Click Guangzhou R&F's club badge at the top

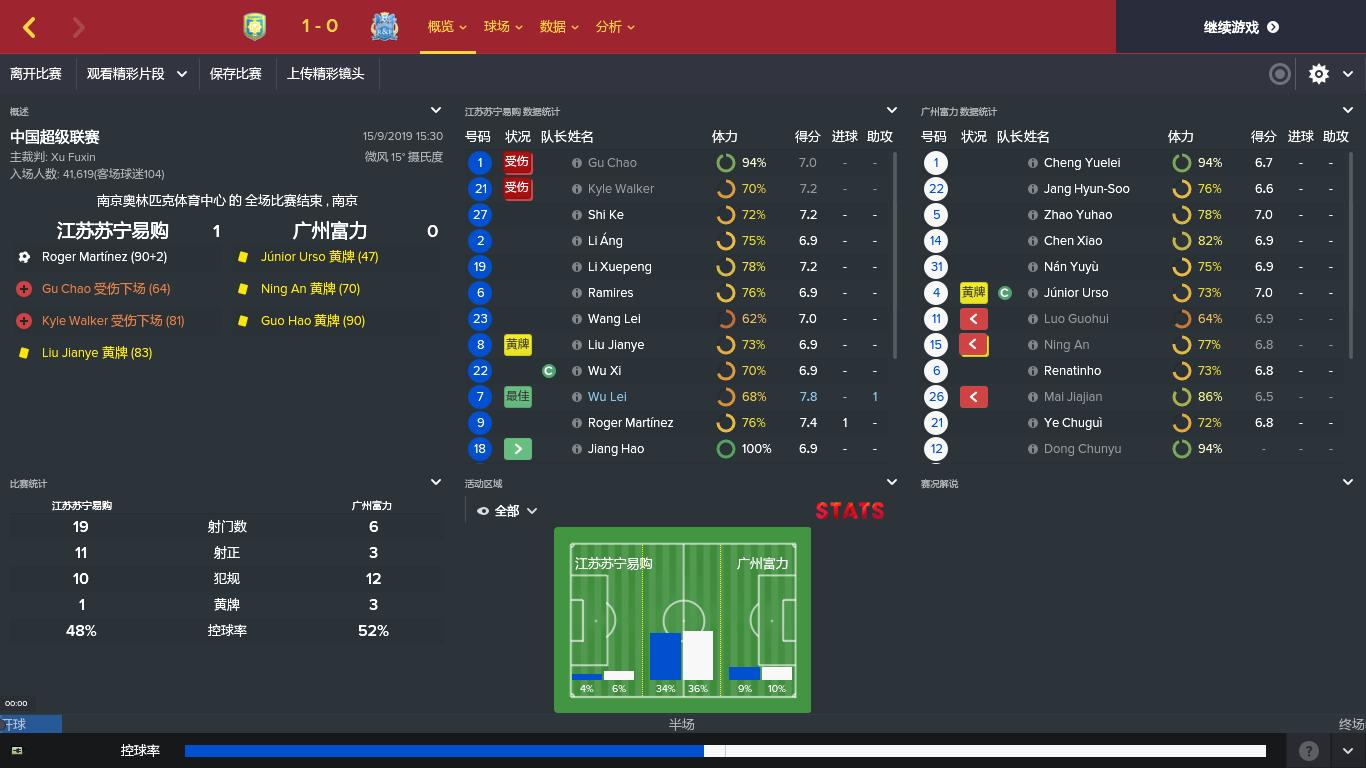[x=386, y=27]
